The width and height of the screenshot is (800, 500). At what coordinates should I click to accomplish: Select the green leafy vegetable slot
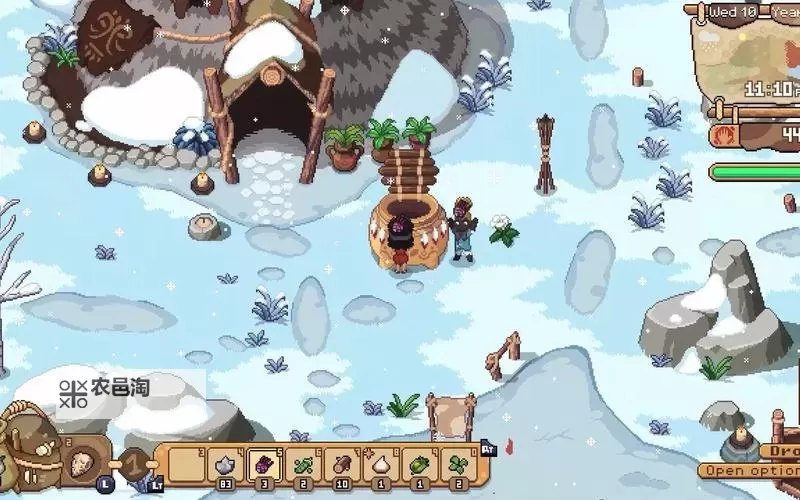click(420, 465)
